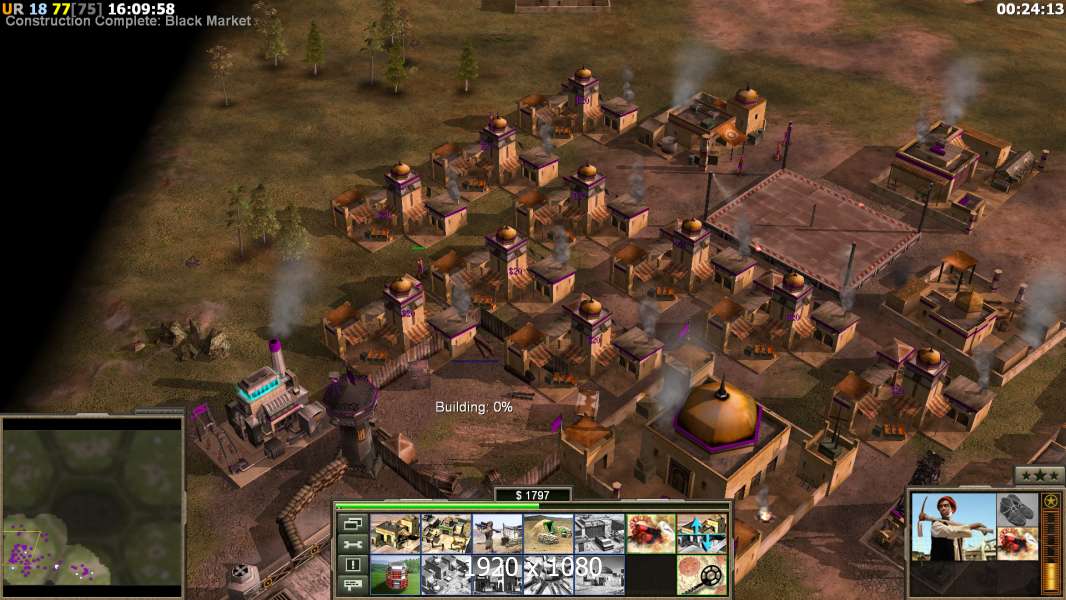Queue a Tunnel Network structure

(x=548, y=533)
